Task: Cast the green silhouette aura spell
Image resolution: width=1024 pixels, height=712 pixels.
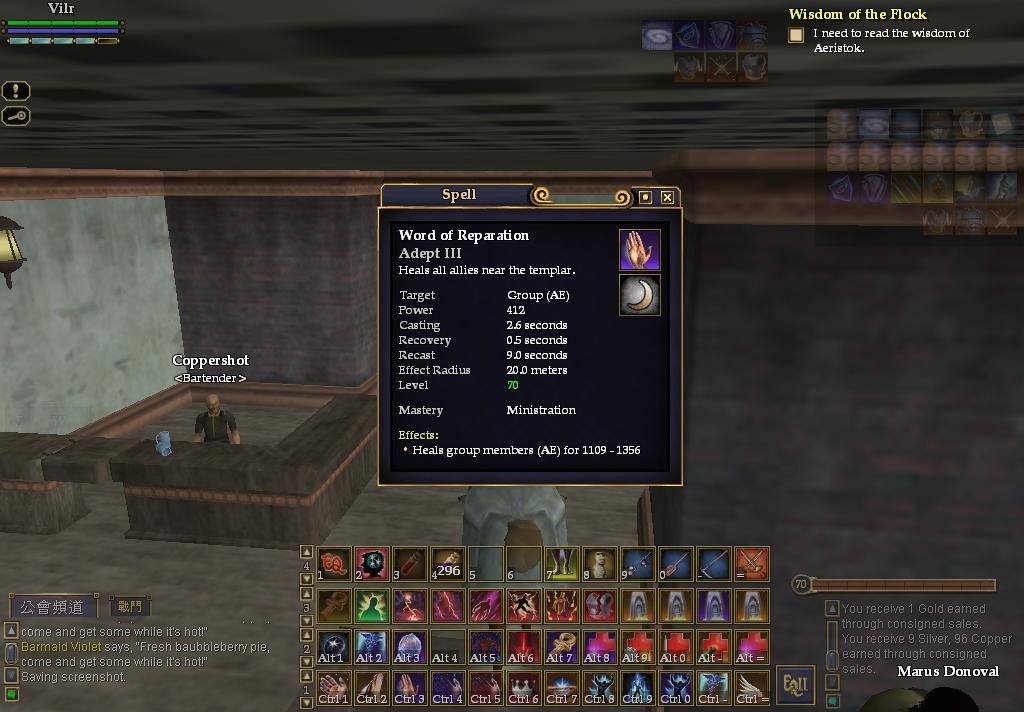Action: [x=372, y=605]
